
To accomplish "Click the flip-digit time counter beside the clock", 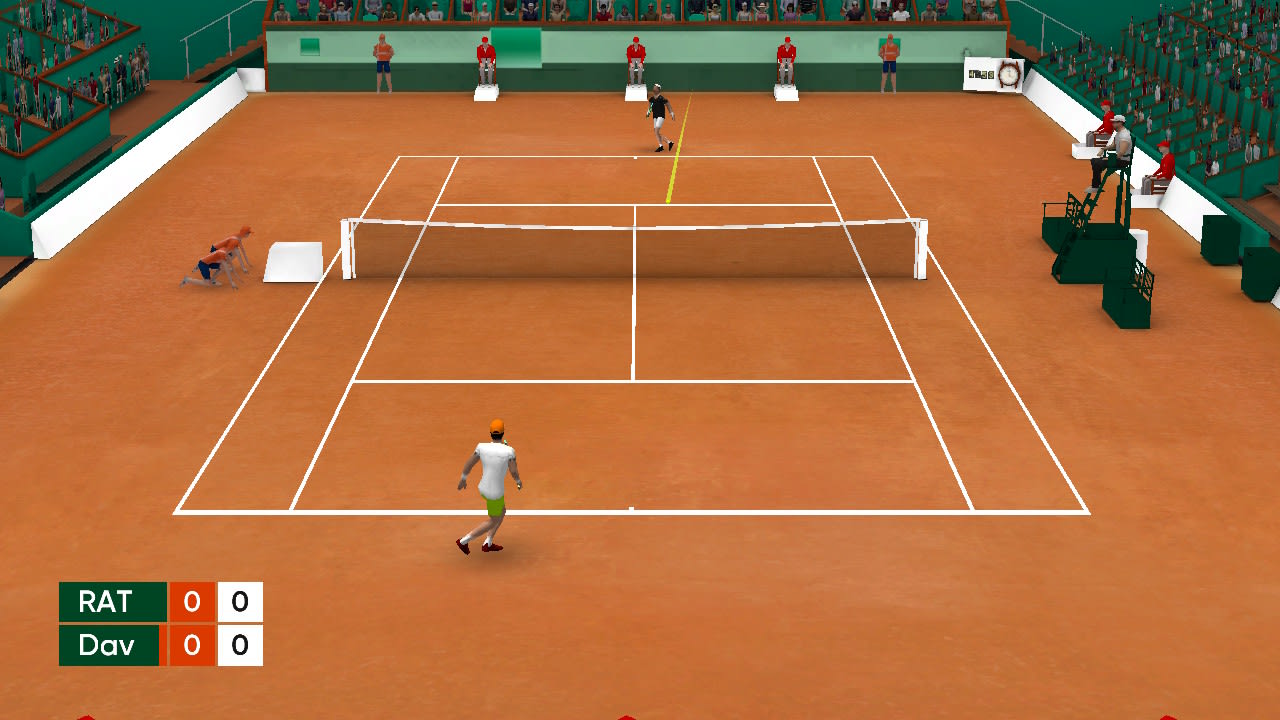I will tap(980, 75).
